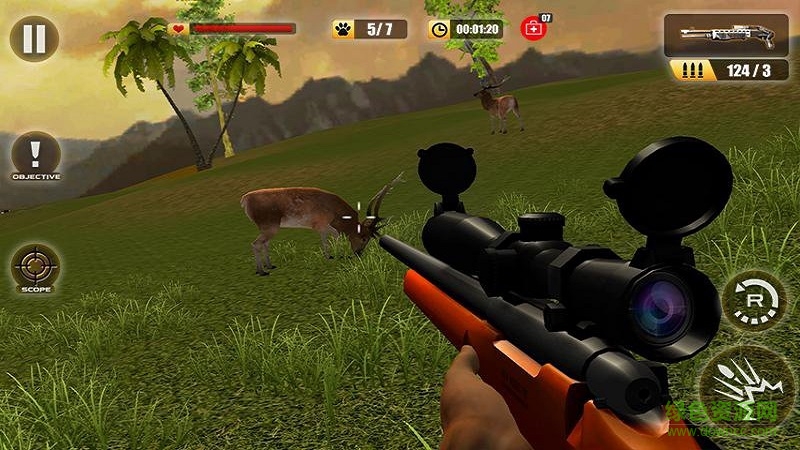Pause the game
This screenshot has width=800, height=450.
pyautogui.click(x=34, y=39)
